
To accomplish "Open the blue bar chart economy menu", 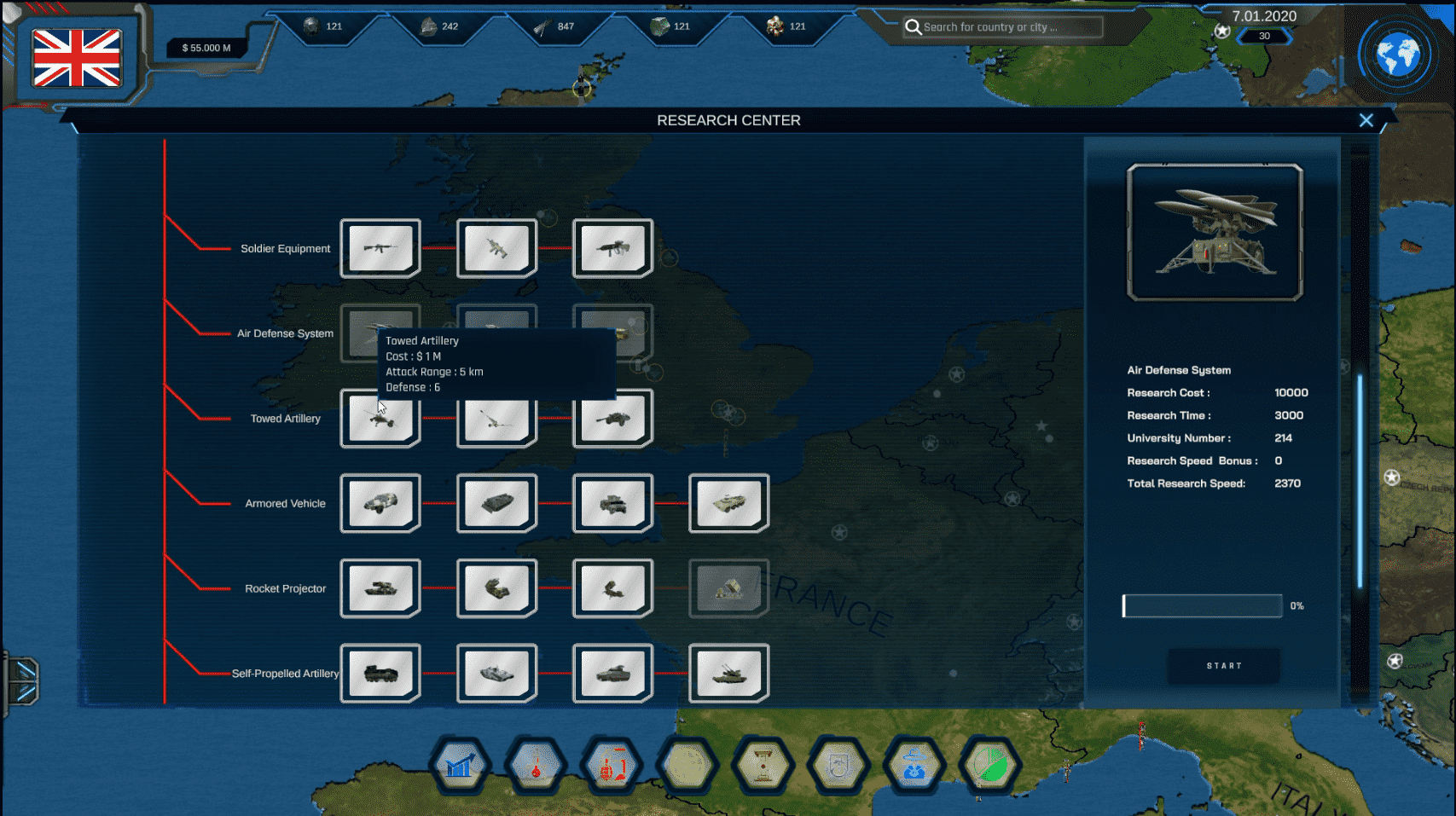I will 461,766.
